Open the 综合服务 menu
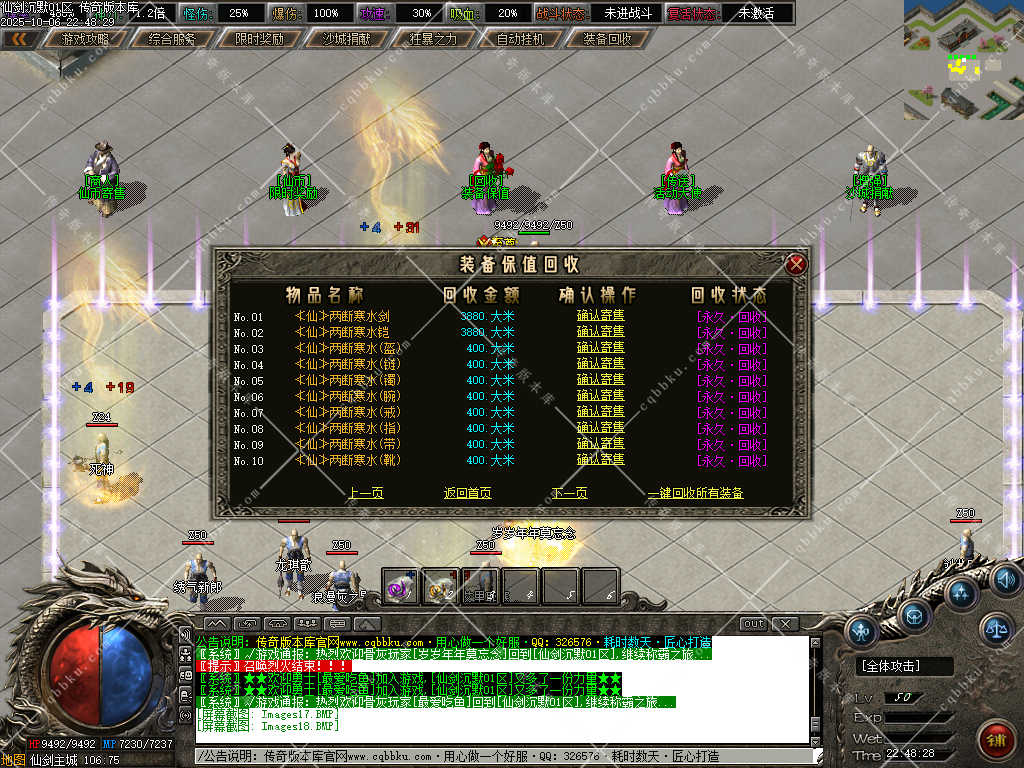Screen dimensions: 1024x768 coord(171,39)
